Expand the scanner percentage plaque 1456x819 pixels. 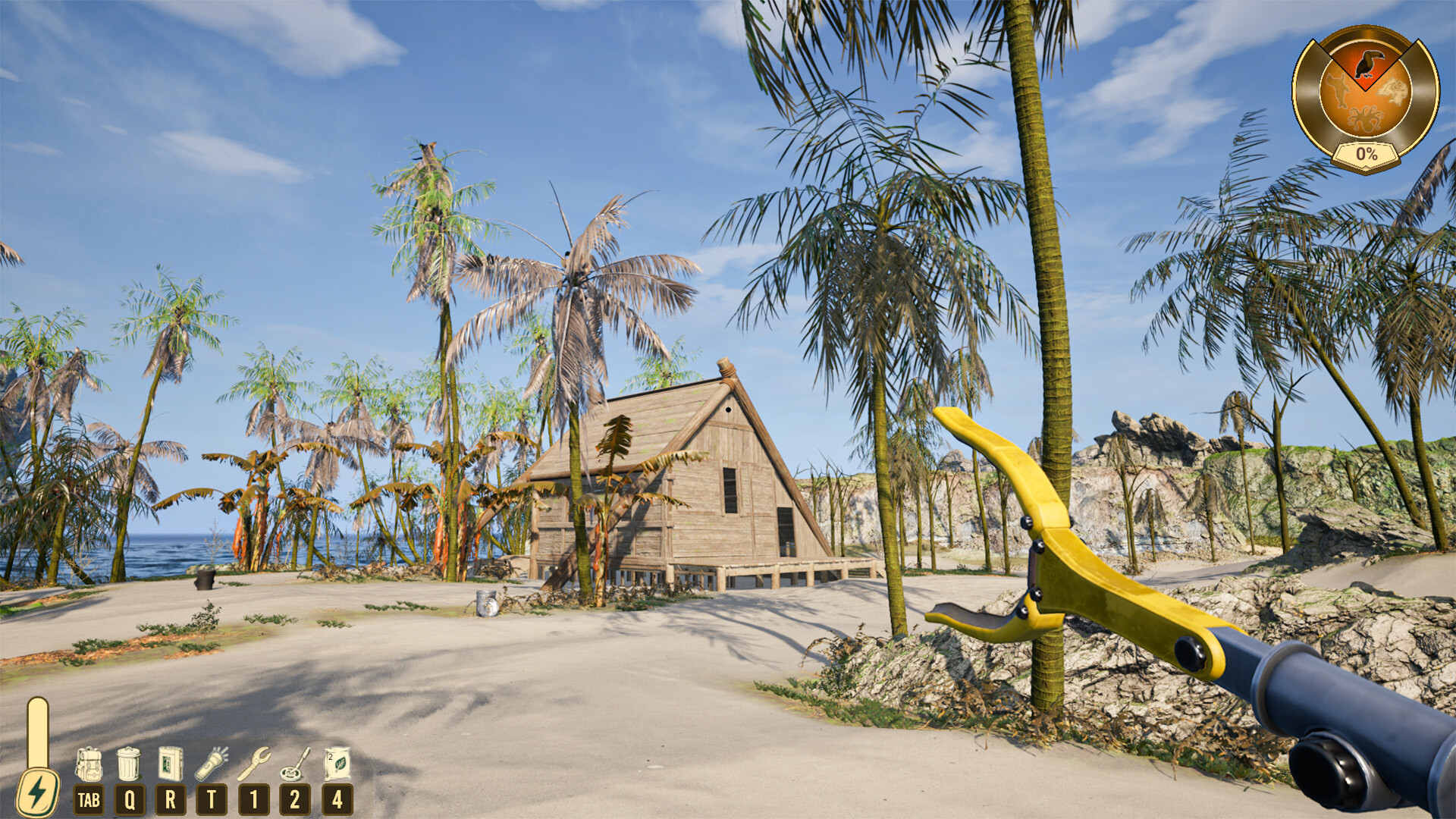click(x=1367, y=154)
